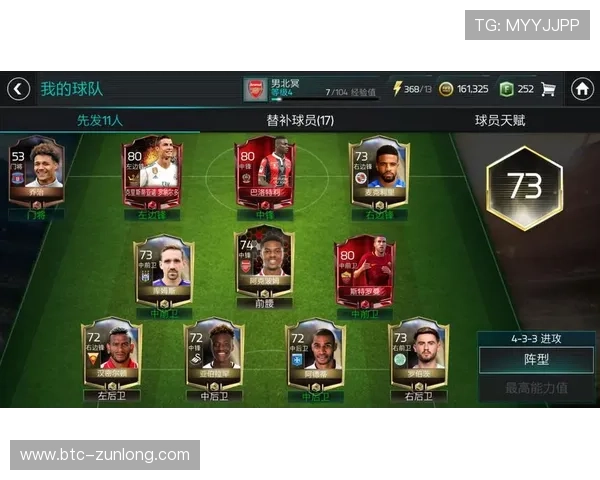Open the shop cart icon

(x=548, y=89)
